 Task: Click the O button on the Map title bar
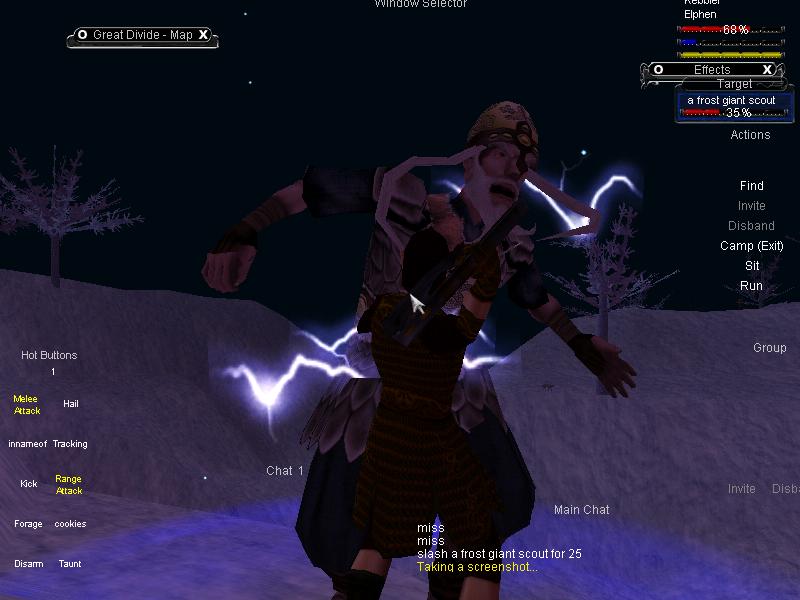click(82, 35)
